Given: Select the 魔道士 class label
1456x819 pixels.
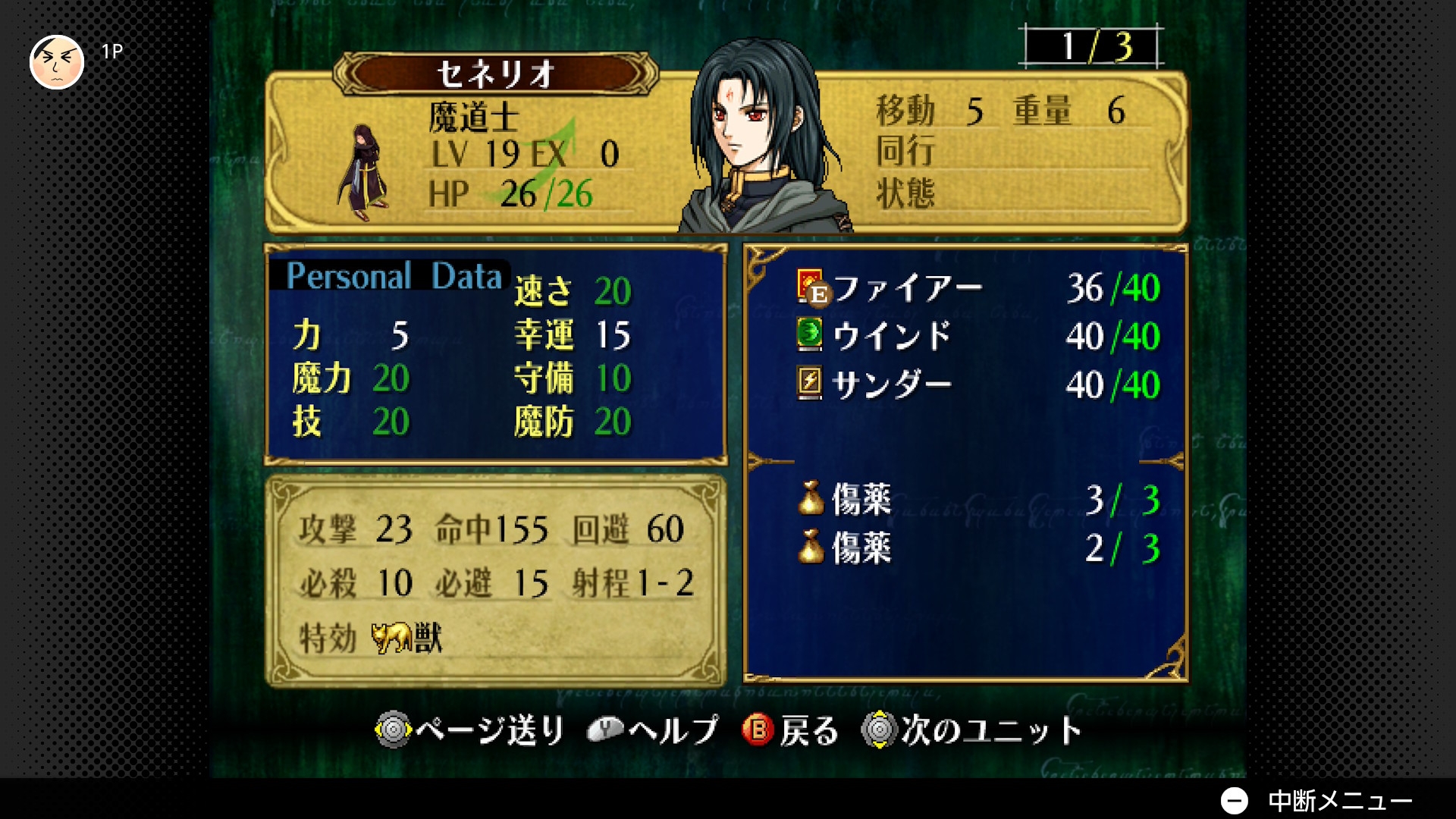Looking at the screenshot, I should (x=473, y=118).
